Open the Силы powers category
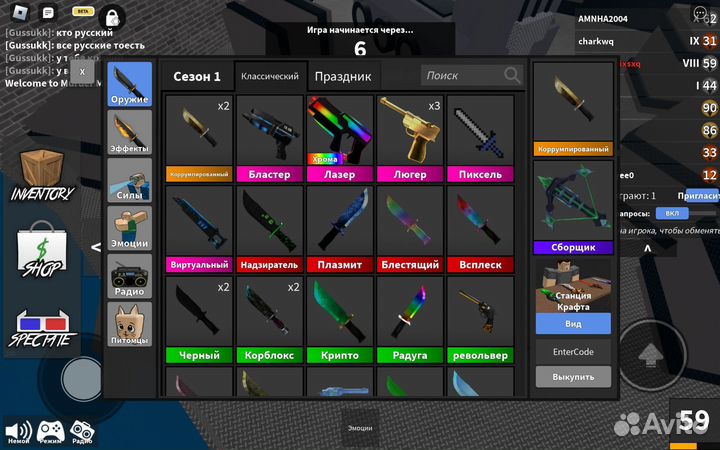The height and width of the screenshot is (450, 720). tap(130, 180)
